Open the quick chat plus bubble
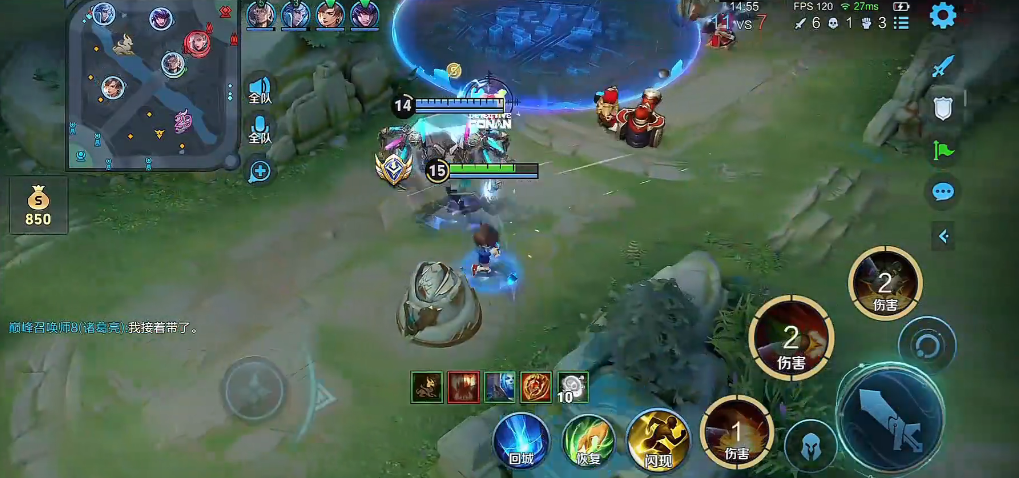 (260, 171)
